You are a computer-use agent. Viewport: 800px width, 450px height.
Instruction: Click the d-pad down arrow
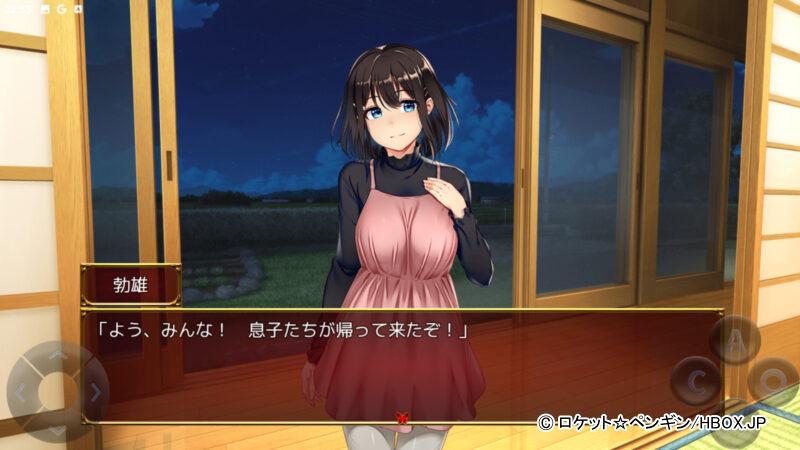[57, 428]
